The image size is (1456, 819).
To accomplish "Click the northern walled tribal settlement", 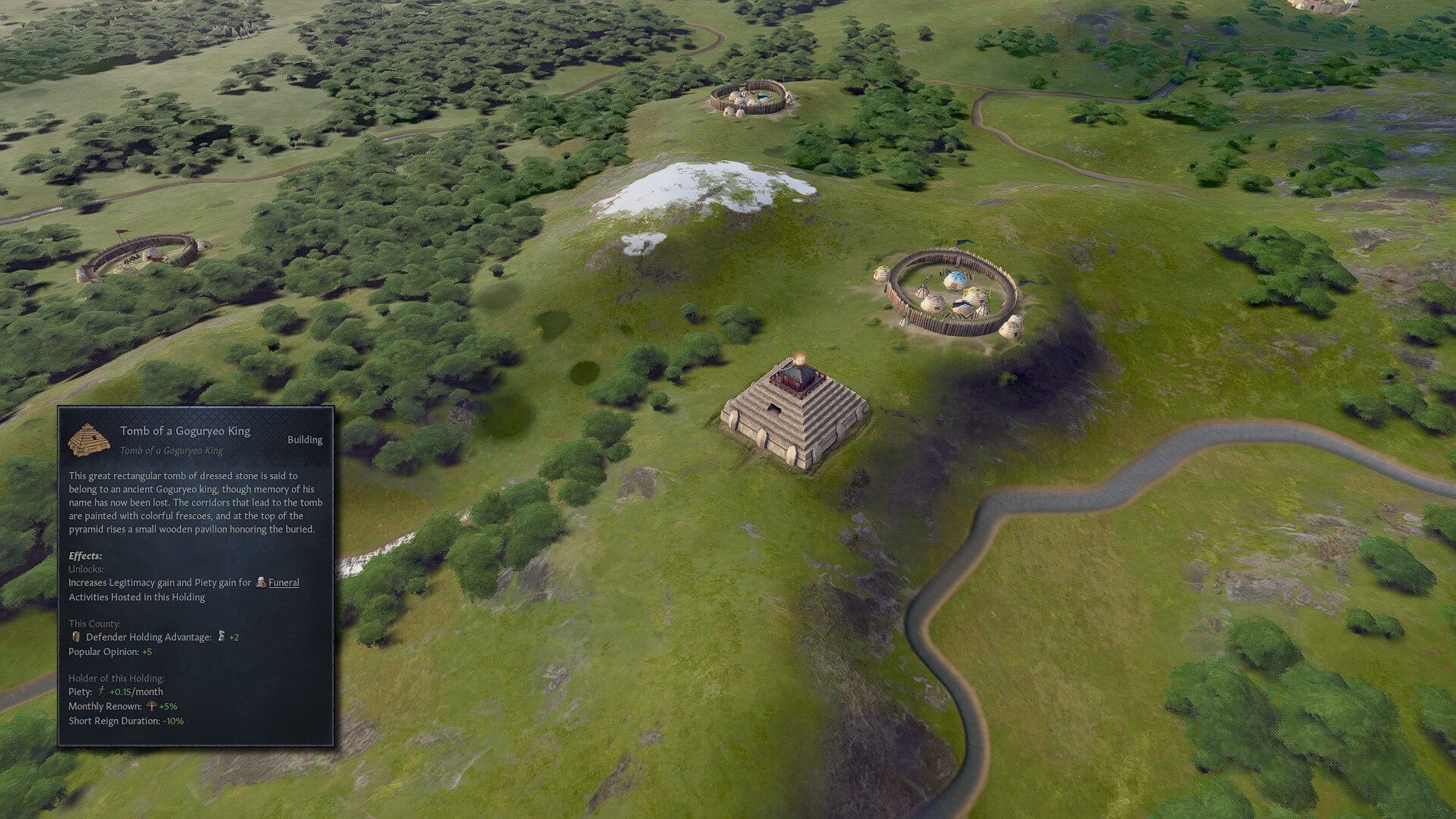I will coord(751,99).
